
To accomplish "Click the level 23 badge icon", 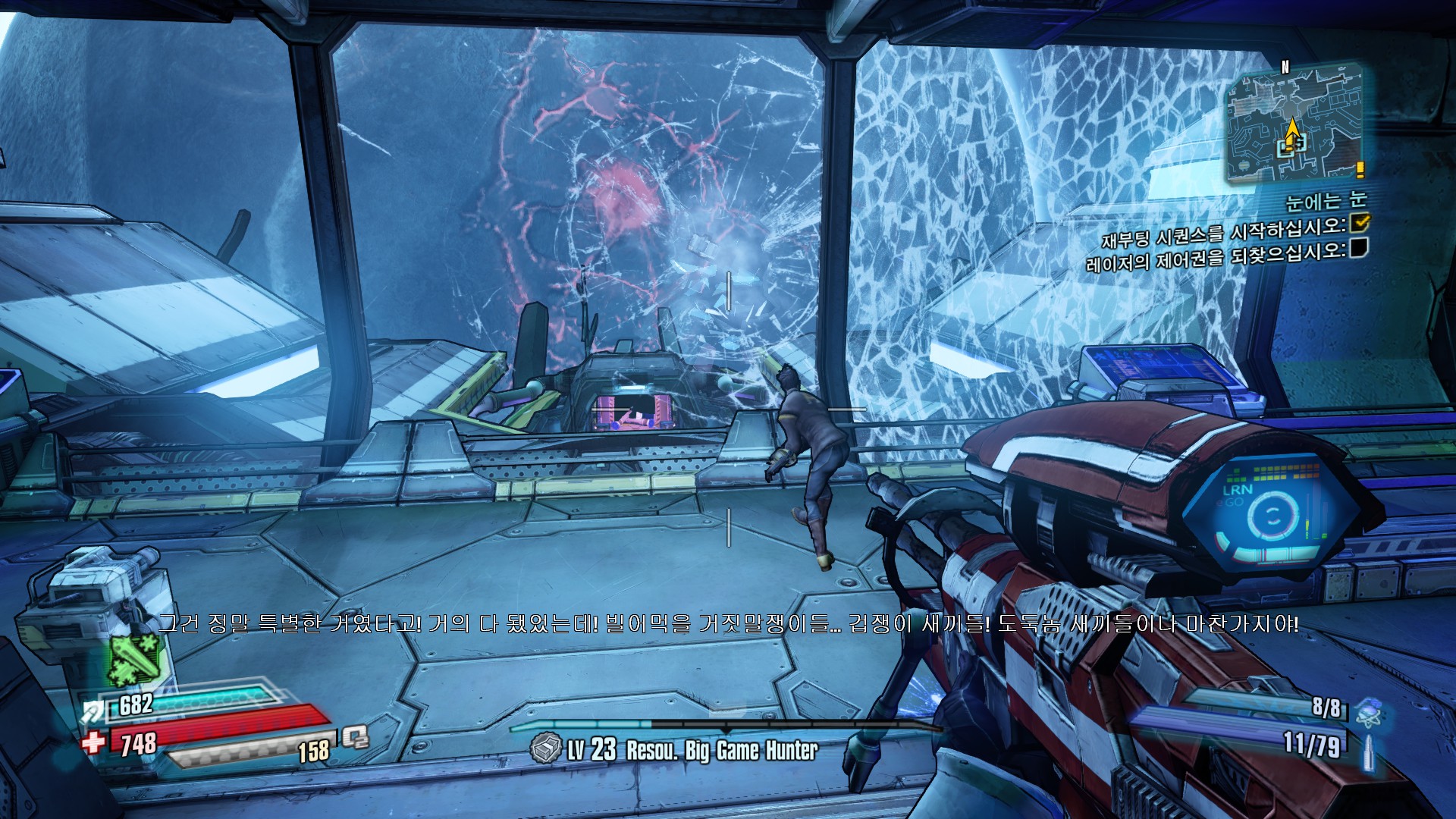I will click(x=544, y=749).
